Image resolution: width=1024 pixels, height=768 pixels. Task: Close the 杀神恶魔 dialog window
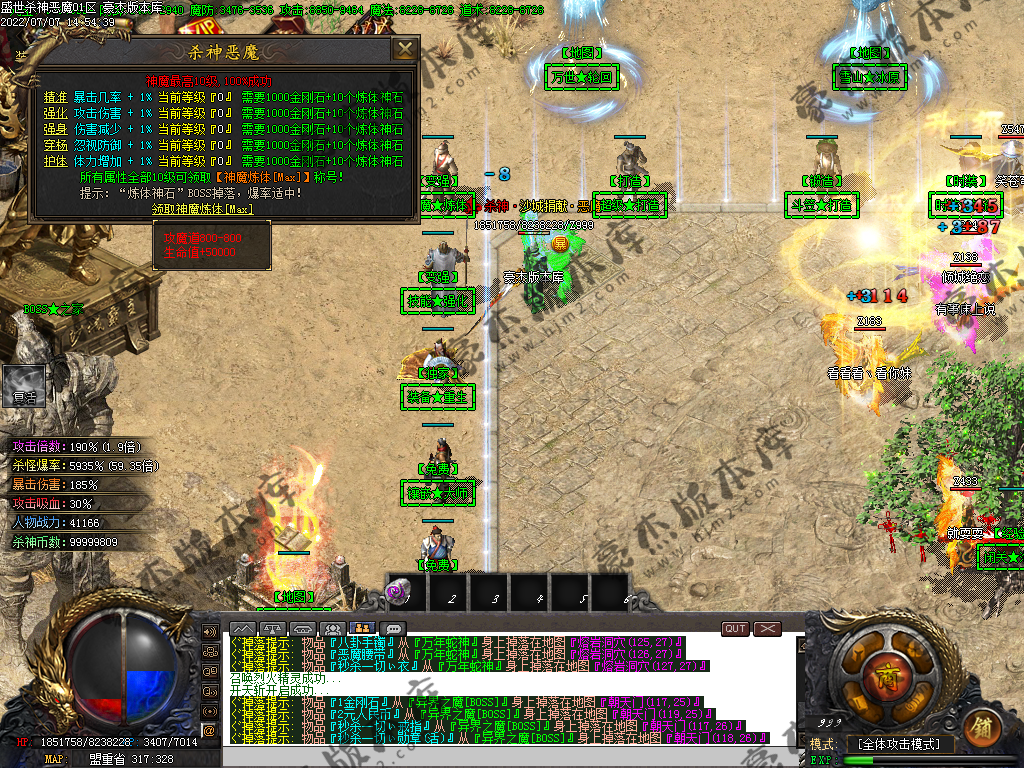pyautogui.click(x=404, y=49)
